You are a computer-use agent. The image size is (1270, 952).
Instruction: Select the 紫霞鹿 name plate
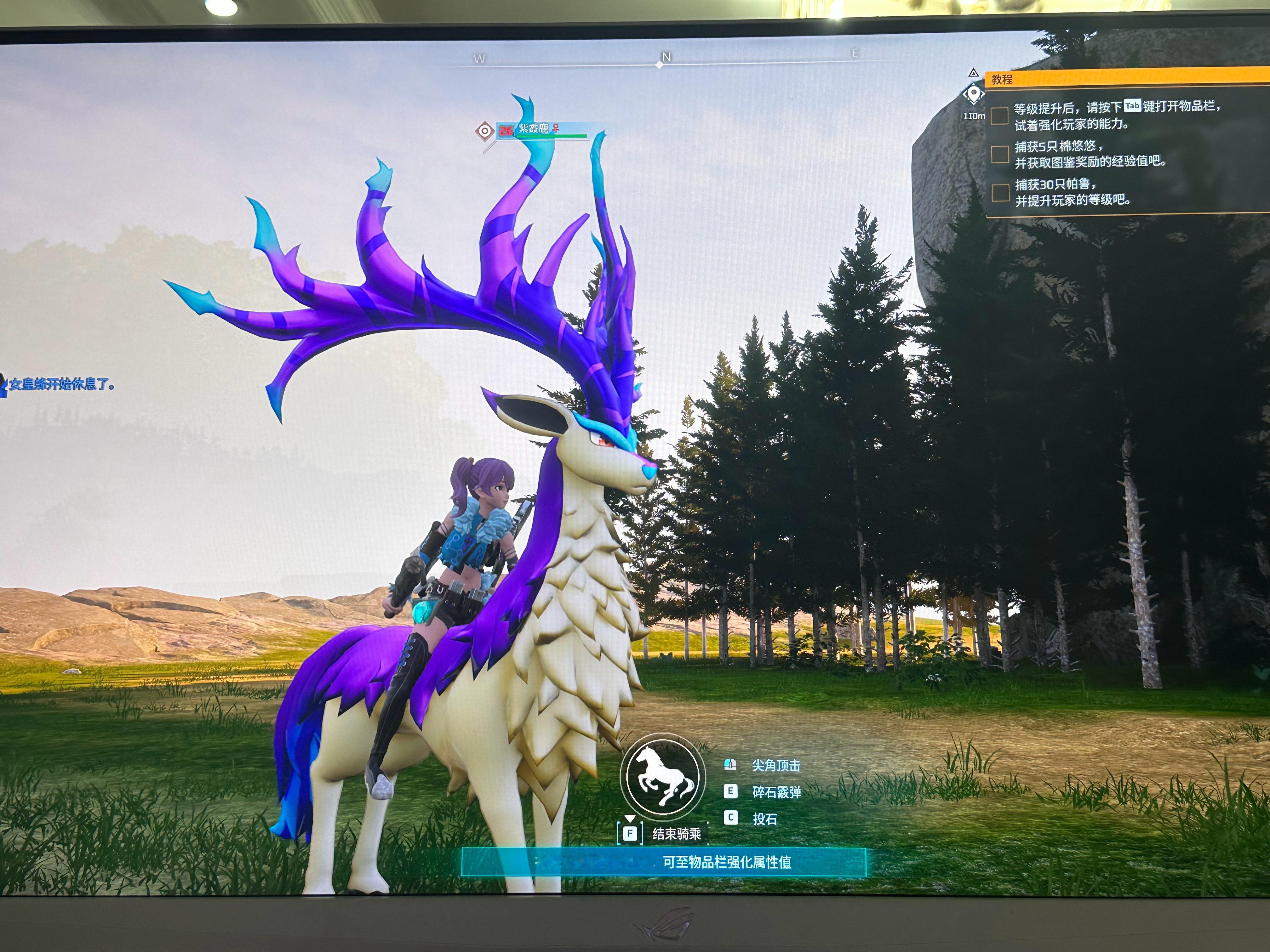click(x=534, y=128)
